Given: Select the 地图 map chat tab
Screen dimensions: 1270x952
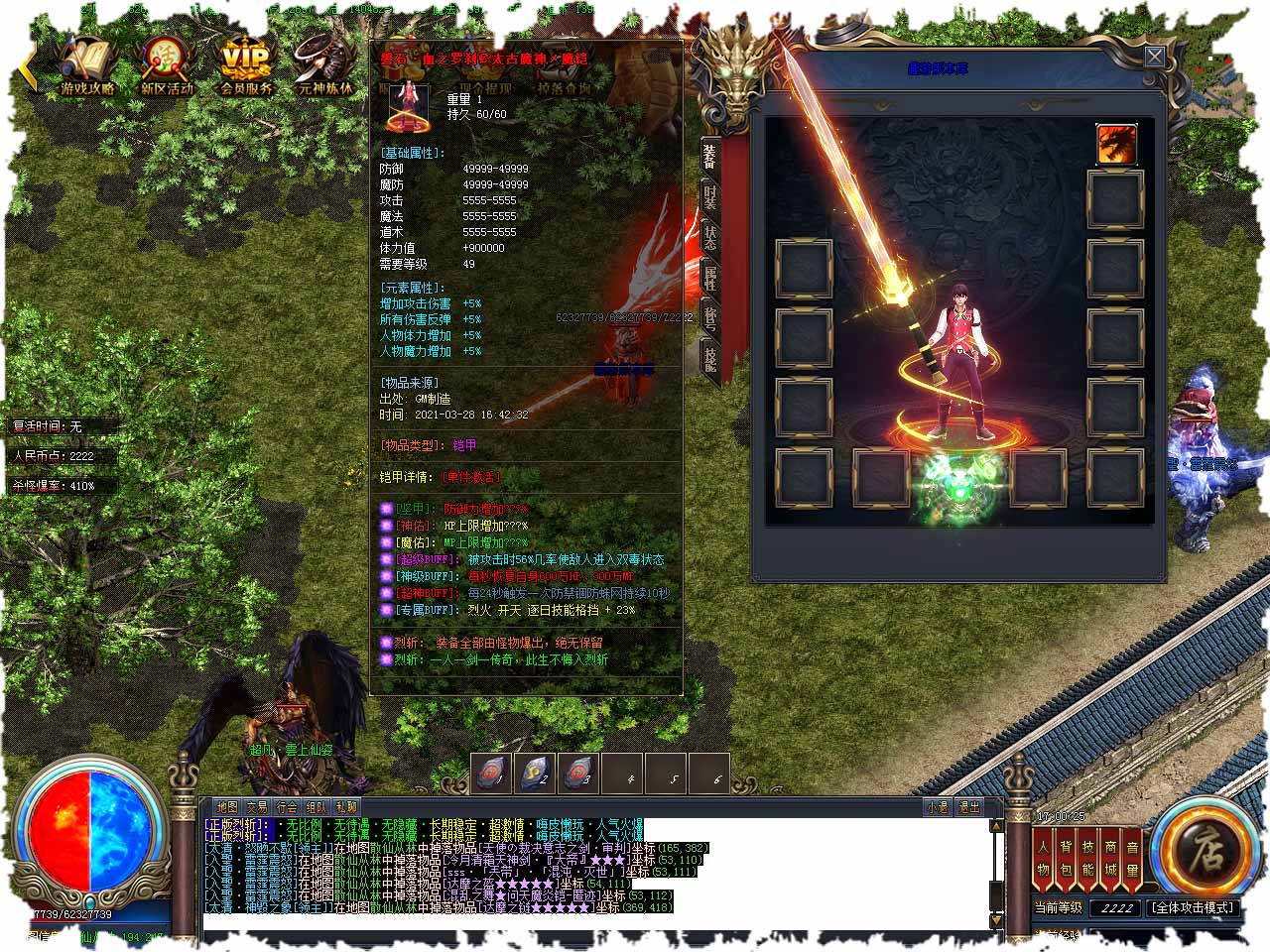Looking at the screenshot, I should (227, 807).
